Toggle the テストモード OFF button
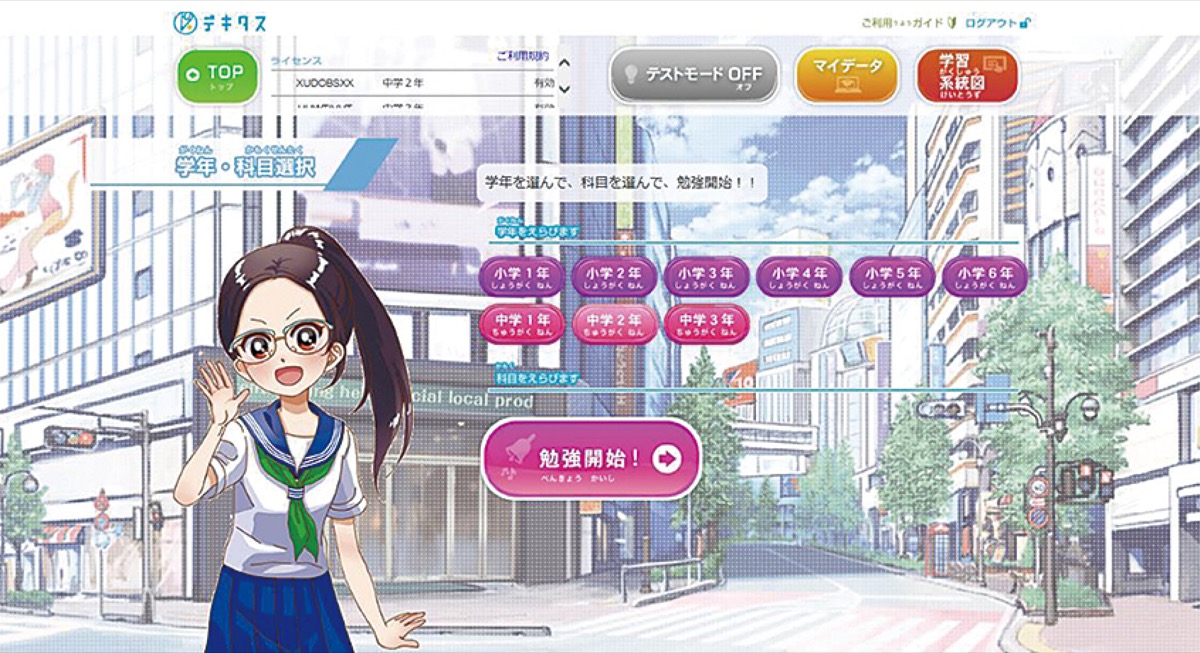 (x=694, y=76)
